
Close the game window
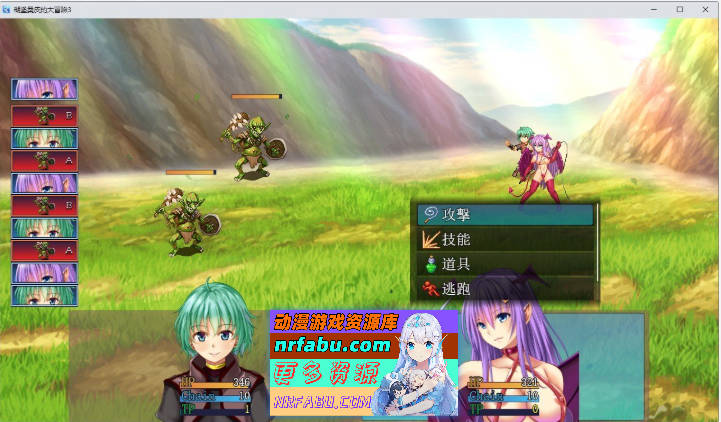click(x=705, y=9)
